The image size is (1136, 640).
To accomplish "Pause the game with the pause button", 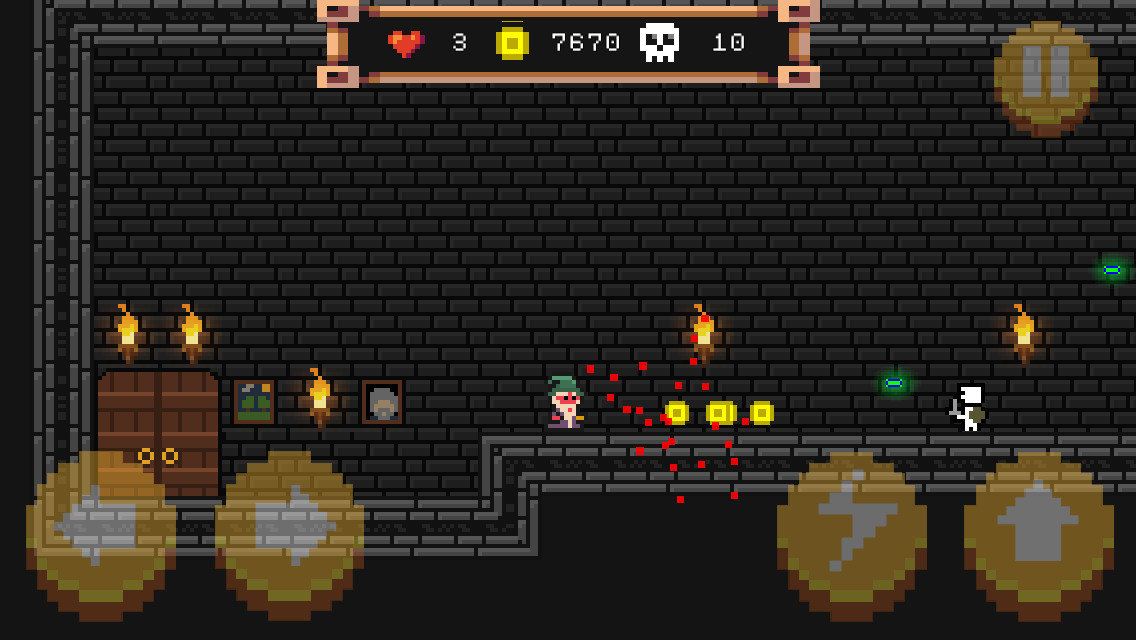I will 1046,76.
